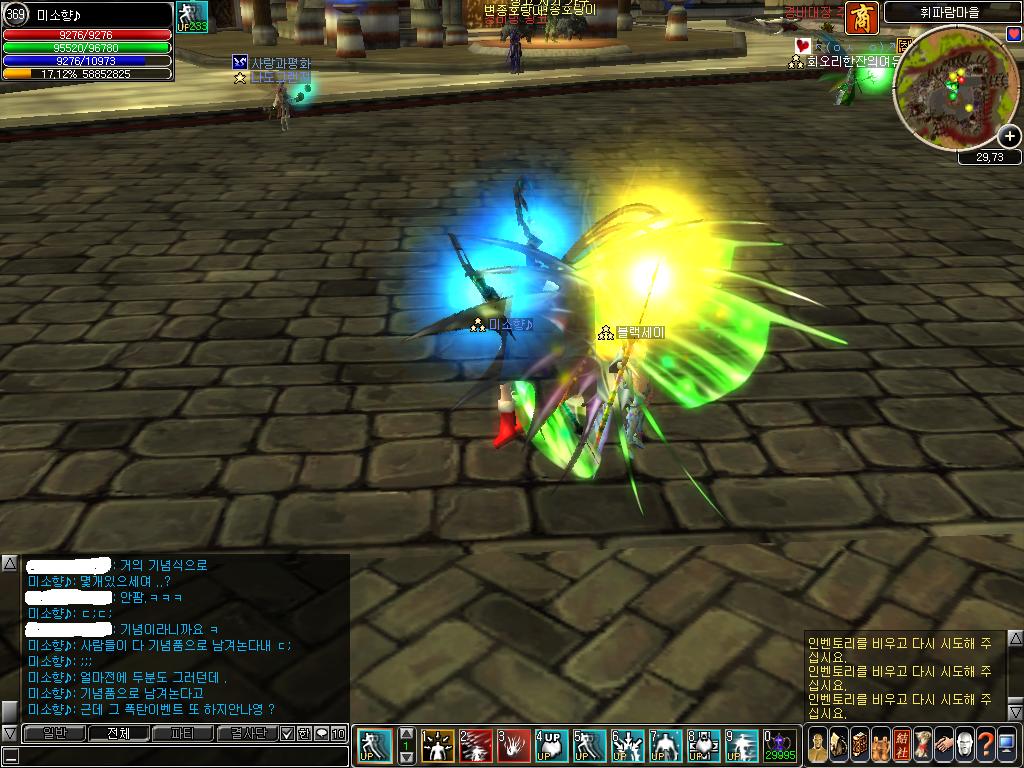Toggle the chat filter checkbox
This screenshot has height=768, width=1024.
coord(287,733)
